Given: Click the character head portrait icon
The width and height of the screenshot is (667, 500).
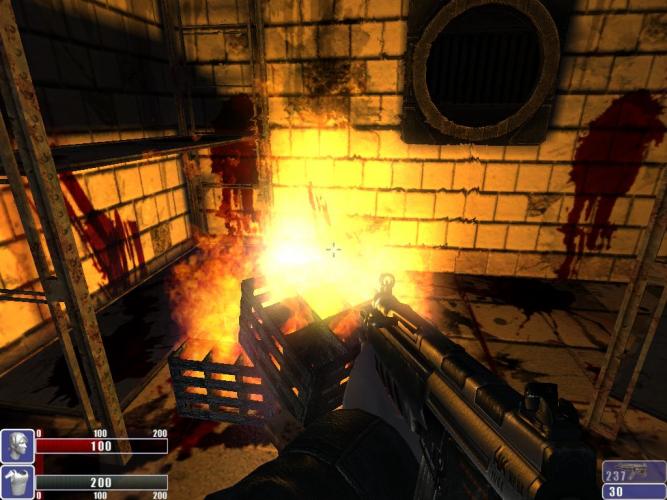Looking at the screenshot, I should 17,446.
